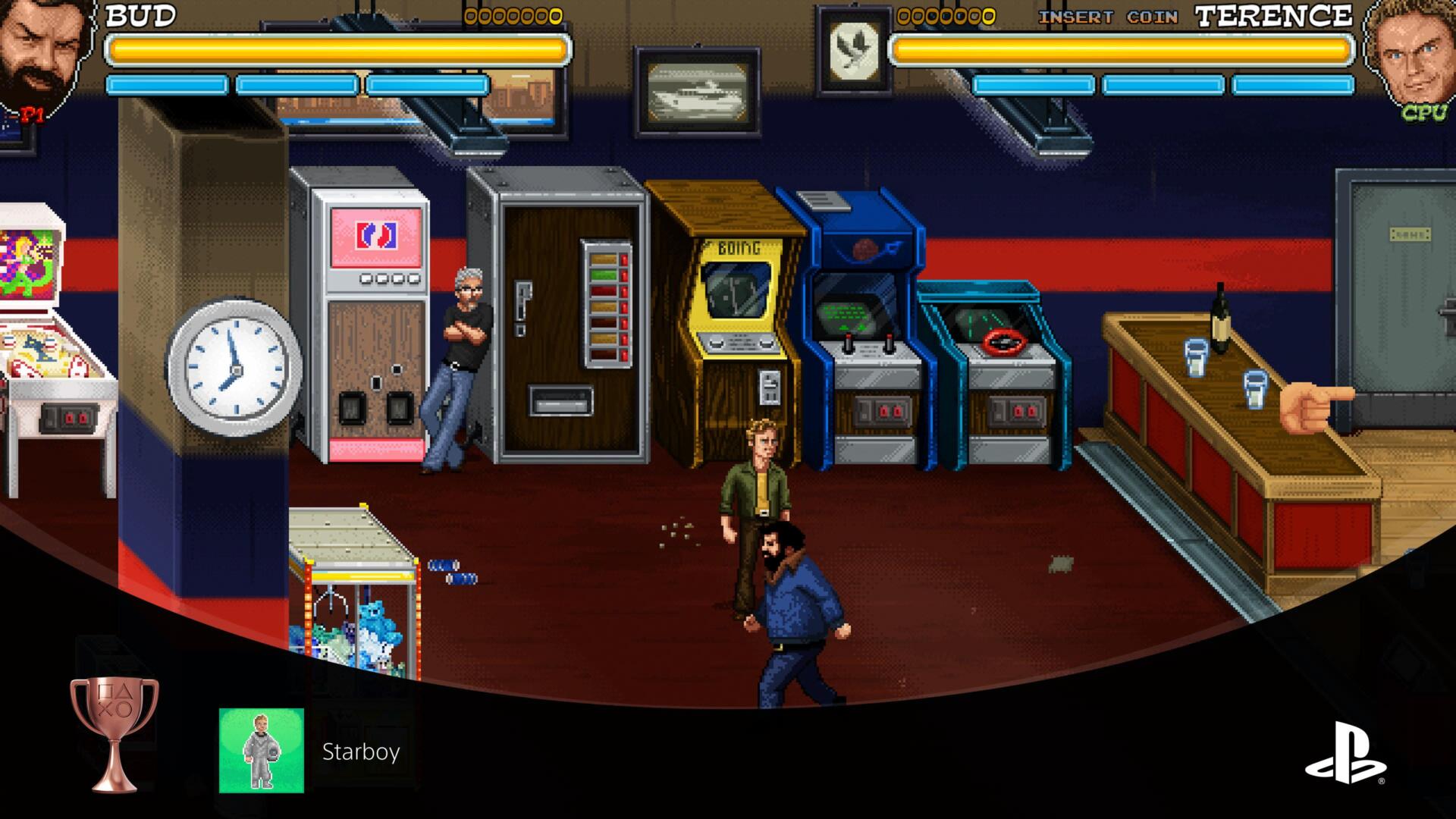This screenshot has height=819, width=1456.
Task: Click the bronze trophy icon
Action: coord(115,734)
